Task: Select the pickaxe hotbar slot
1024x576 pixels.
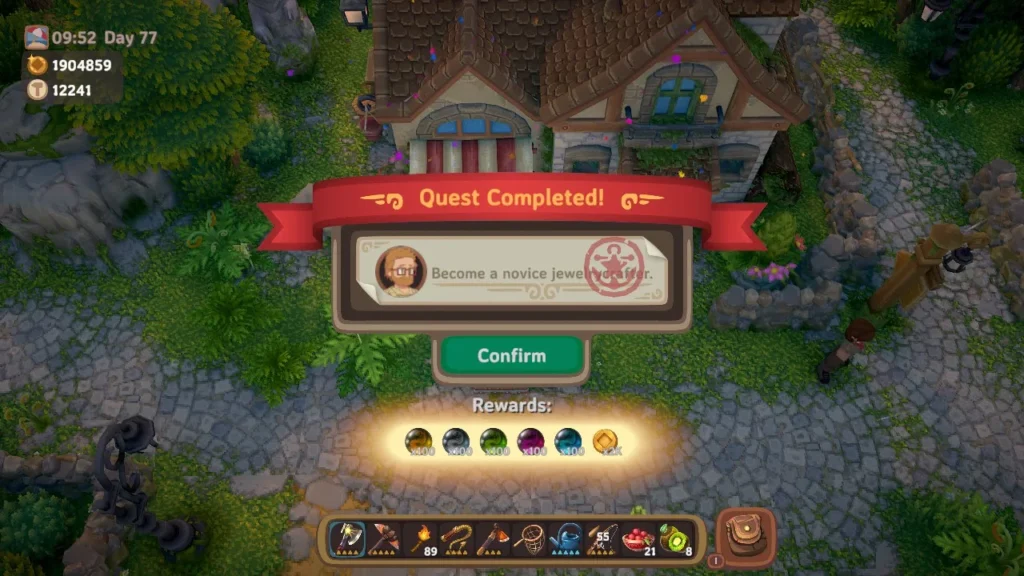Action: pyautogui.click(x=383, y=539)
